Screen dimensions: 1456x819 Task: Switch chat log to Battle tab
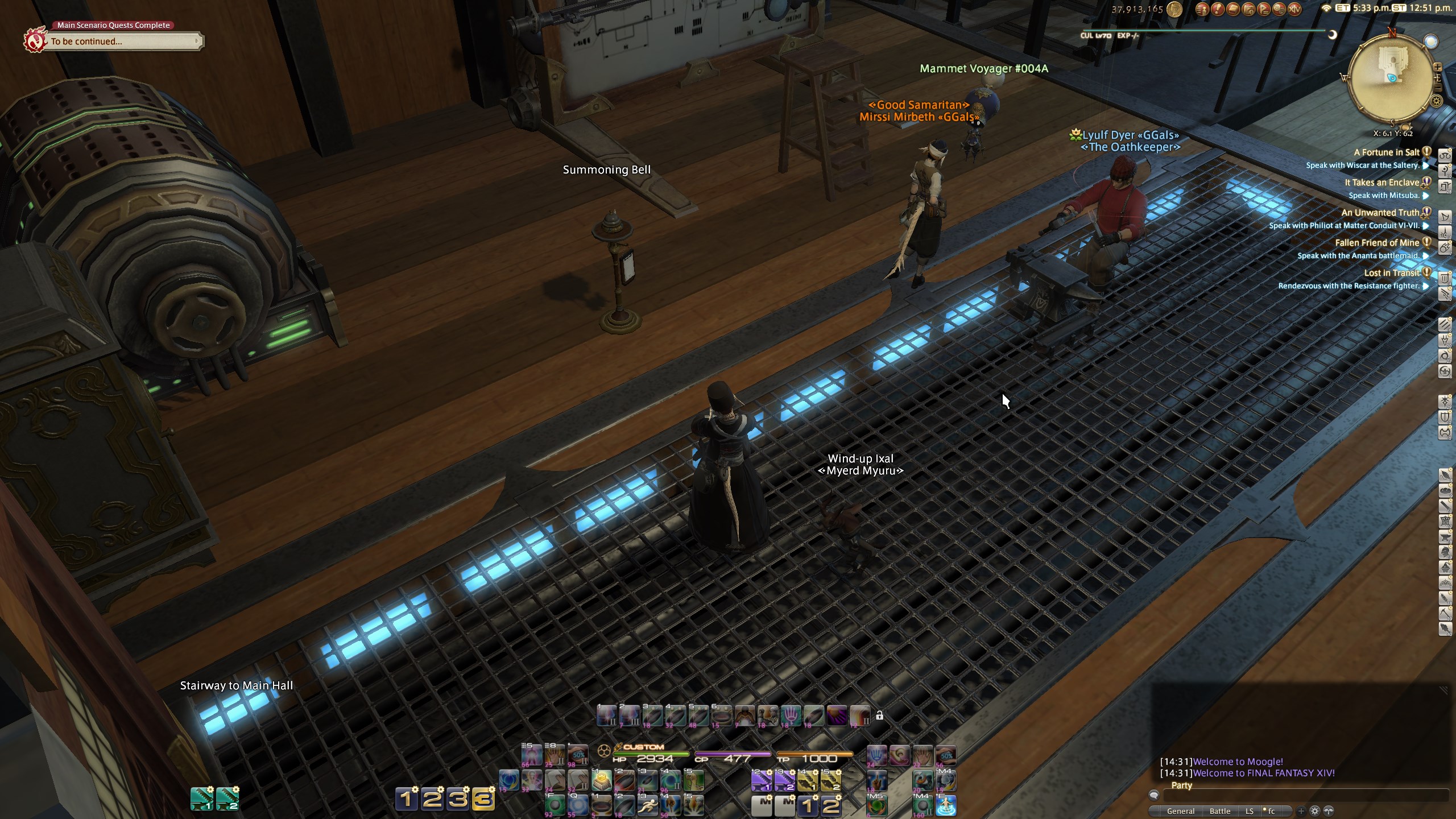[x=1219, y=811]
